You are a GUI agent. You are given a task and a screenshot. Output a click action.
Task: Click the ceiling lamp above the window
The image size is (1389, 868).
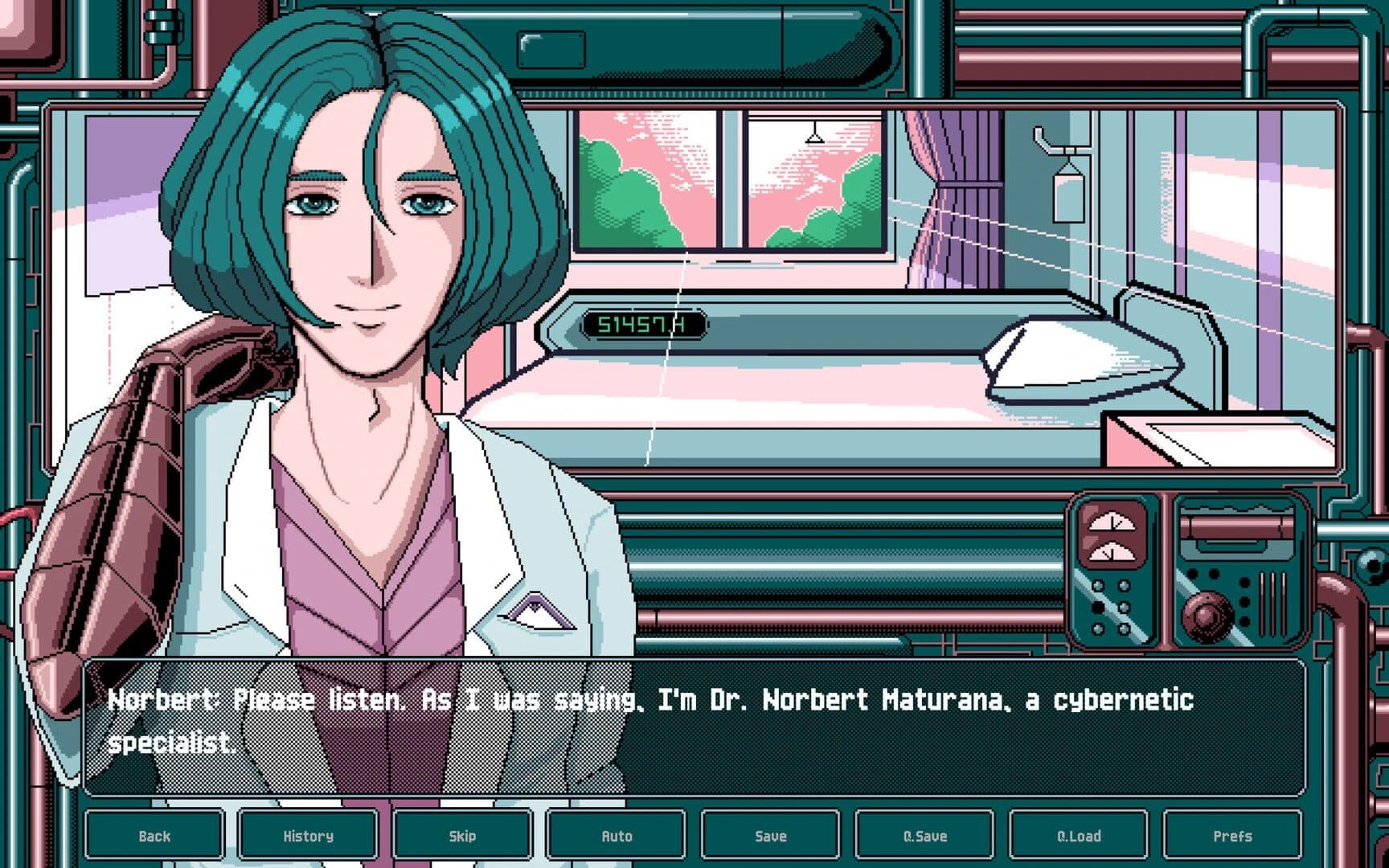[x=814, y=138]
